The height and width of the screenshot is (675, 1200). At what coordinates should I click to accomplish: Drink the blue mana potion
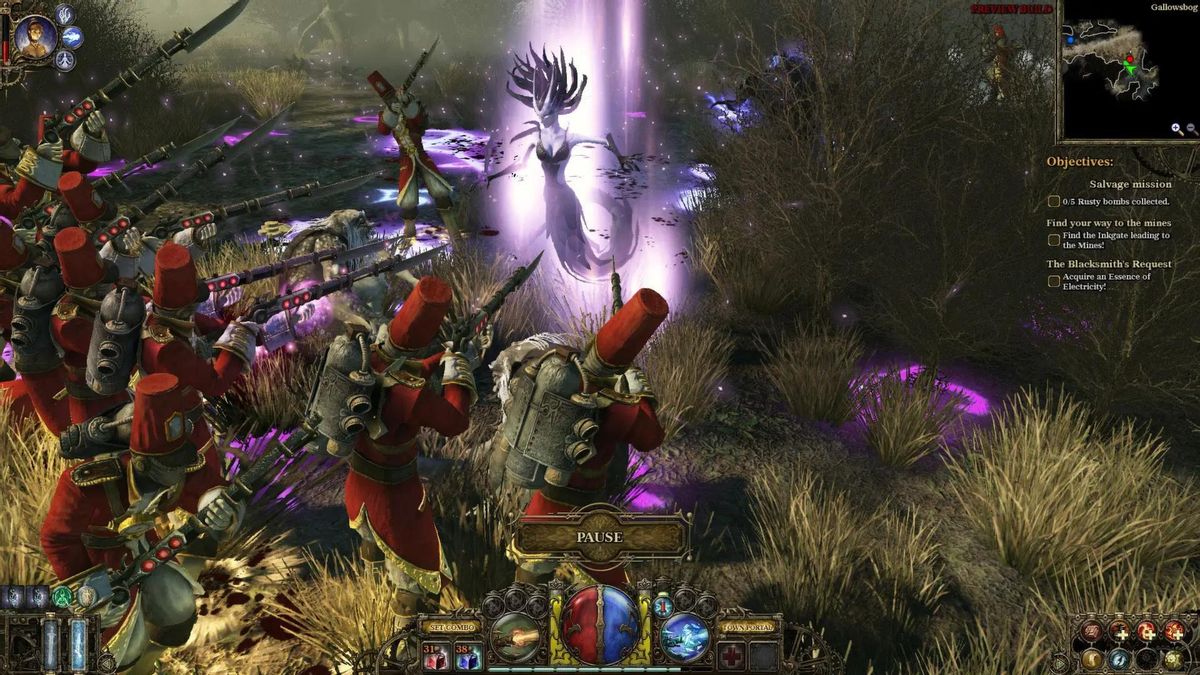tap(468, 657)
